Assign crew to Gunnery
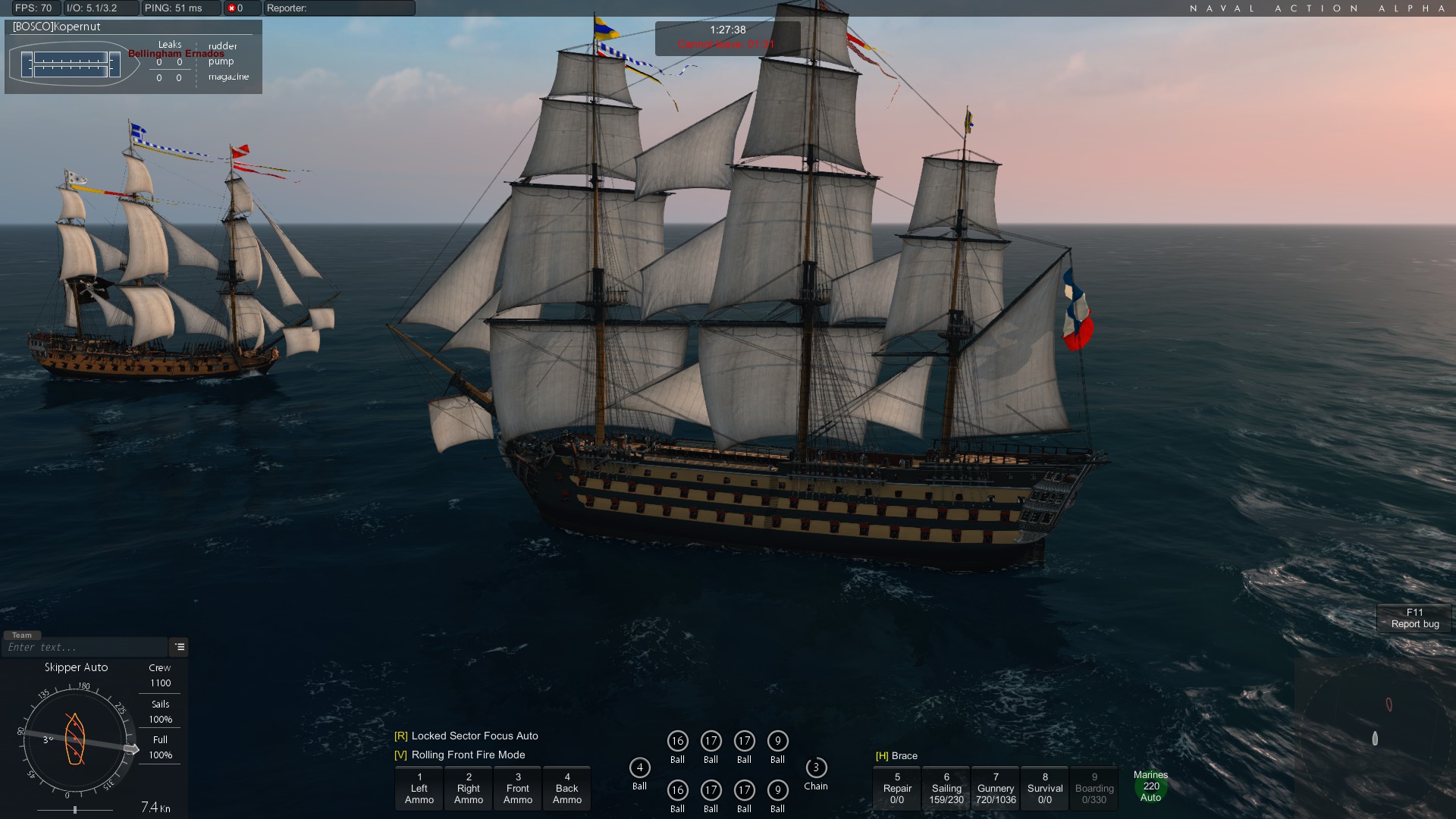The height and width of the screenshot is (819, 1456). [996, 789]
